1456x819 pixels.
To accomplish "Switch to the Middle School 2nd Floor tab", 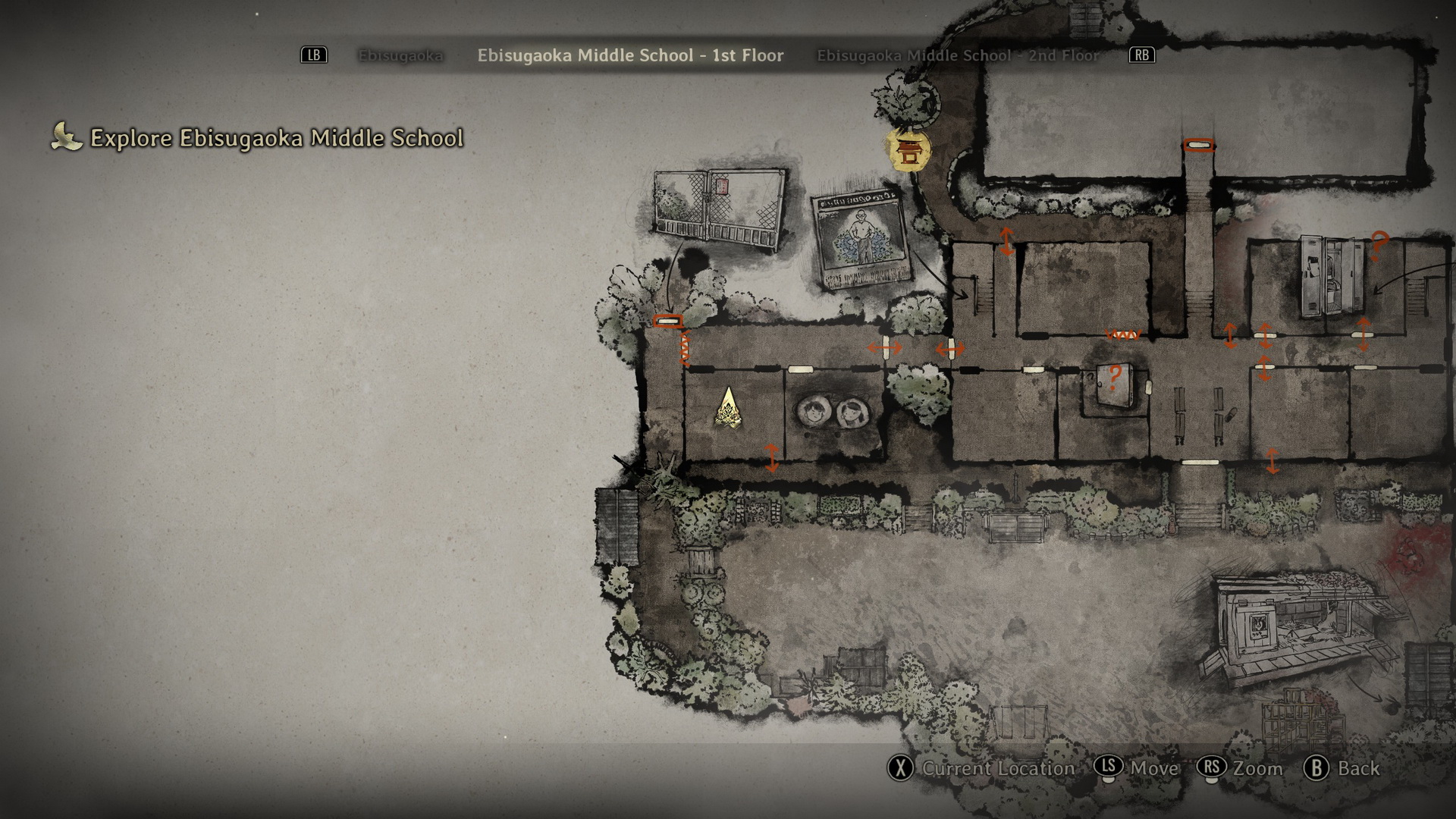I will tap(958, 55).
